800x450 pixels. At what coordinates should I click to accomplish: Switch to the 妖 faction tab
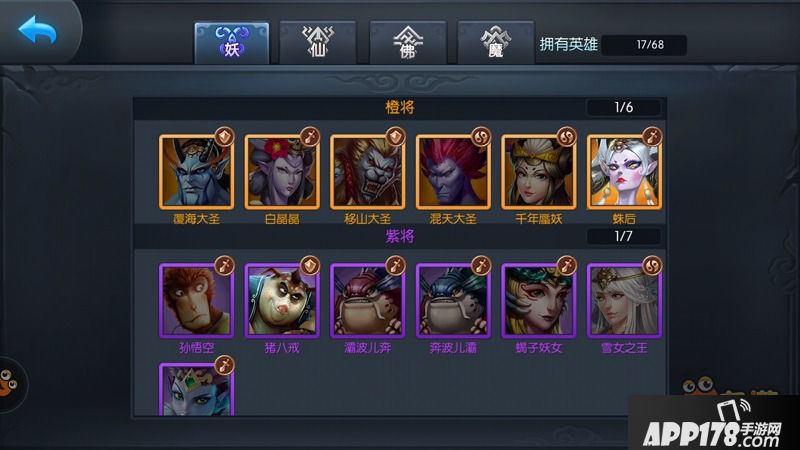click(x=229, y=42)
